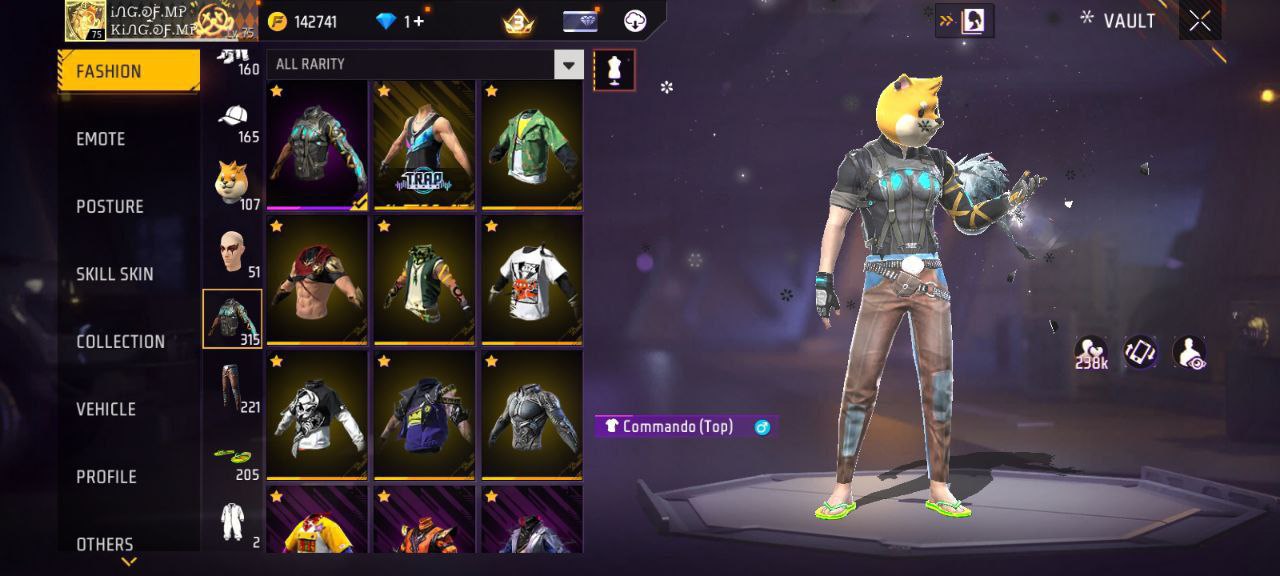Image resolution: width=1280 pixels, height=576 pixels.
Task: Close the Vault screen
Action: [x=1200, y=21]
